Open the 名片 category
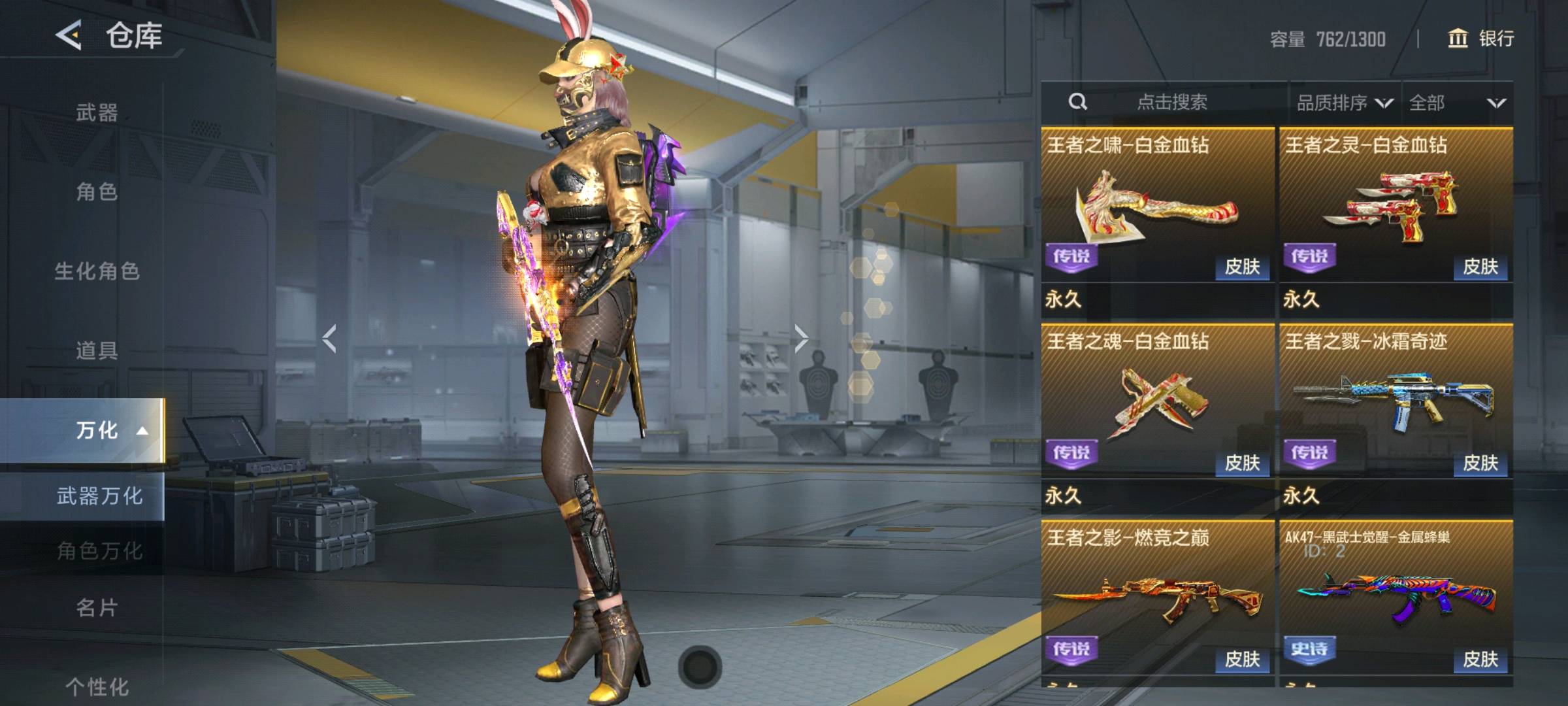The image size is (1568, 706). click(97, 608)
